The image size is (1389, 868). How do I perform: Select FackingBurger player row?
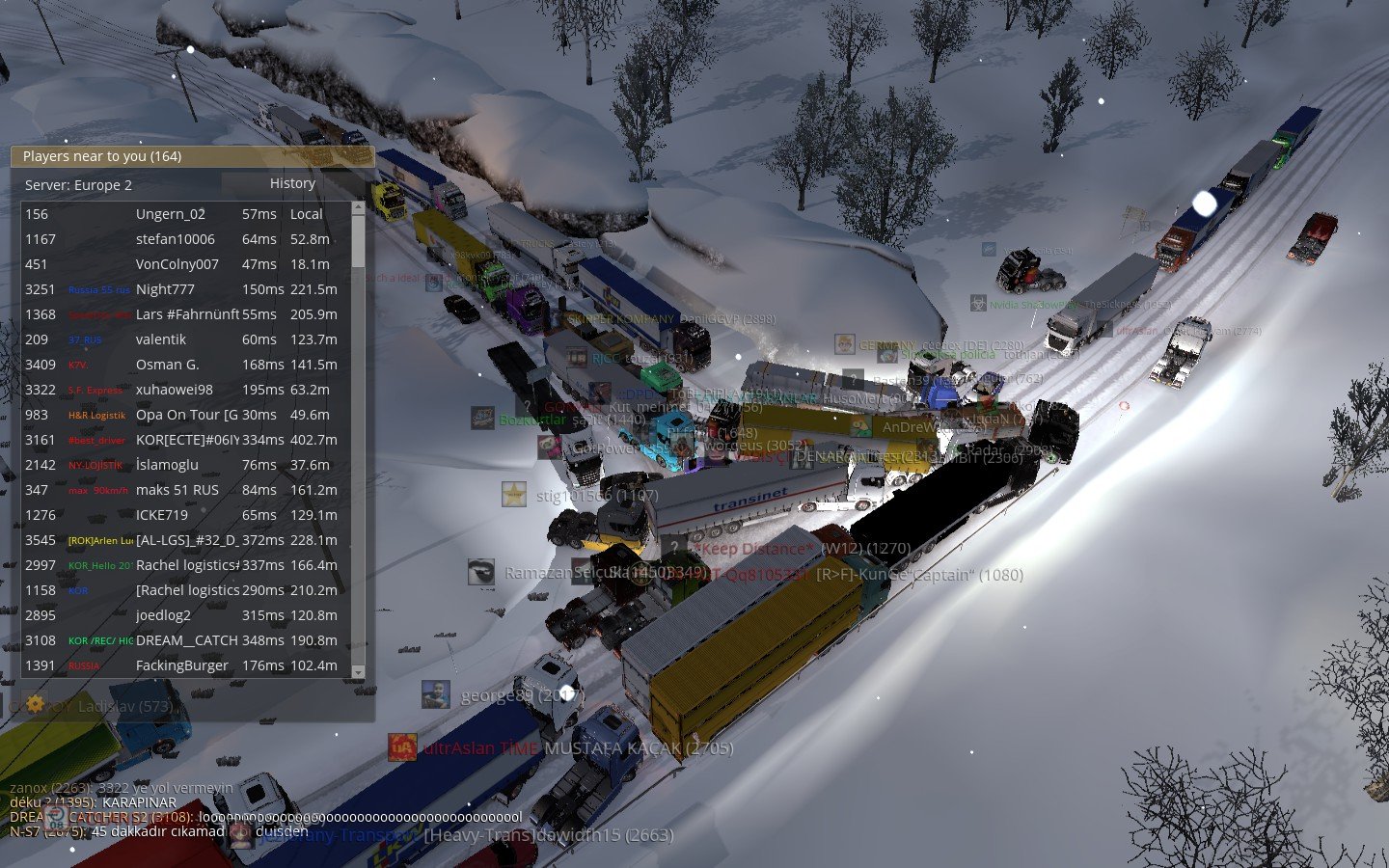point(182,665)
